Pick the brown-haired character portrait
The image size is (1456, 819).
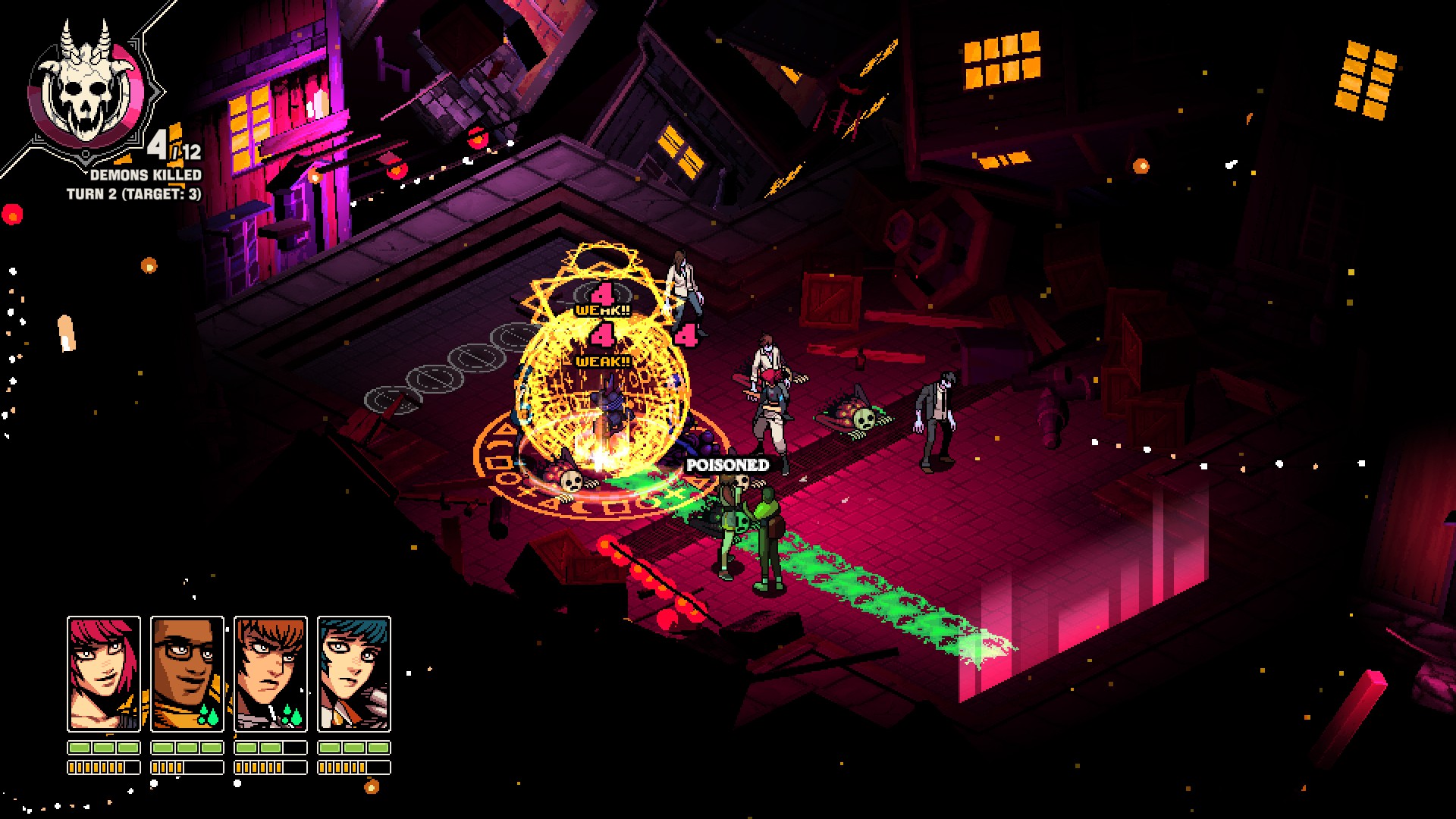271,673
